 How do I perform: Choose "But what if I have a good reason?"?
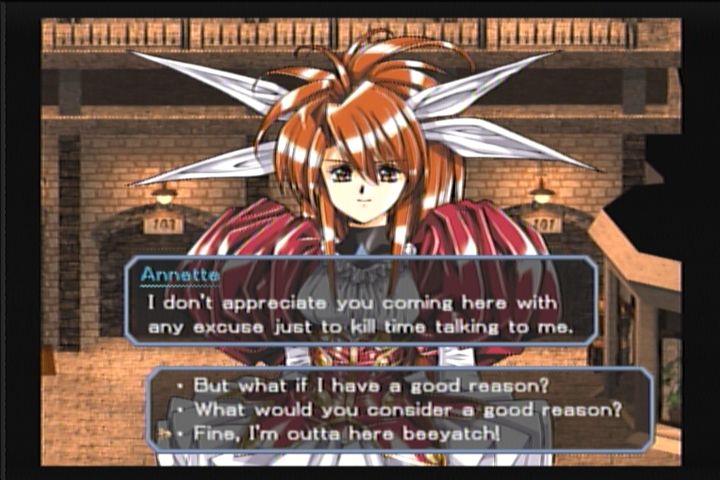[363, 385]
